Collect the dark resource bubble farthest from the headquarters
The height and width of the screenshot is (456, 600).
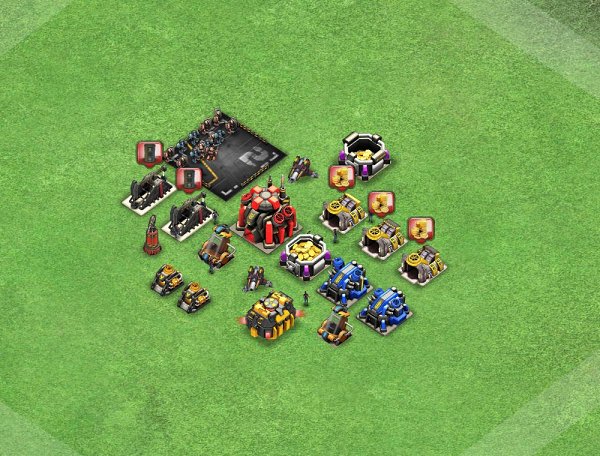(x=149, y=154)
